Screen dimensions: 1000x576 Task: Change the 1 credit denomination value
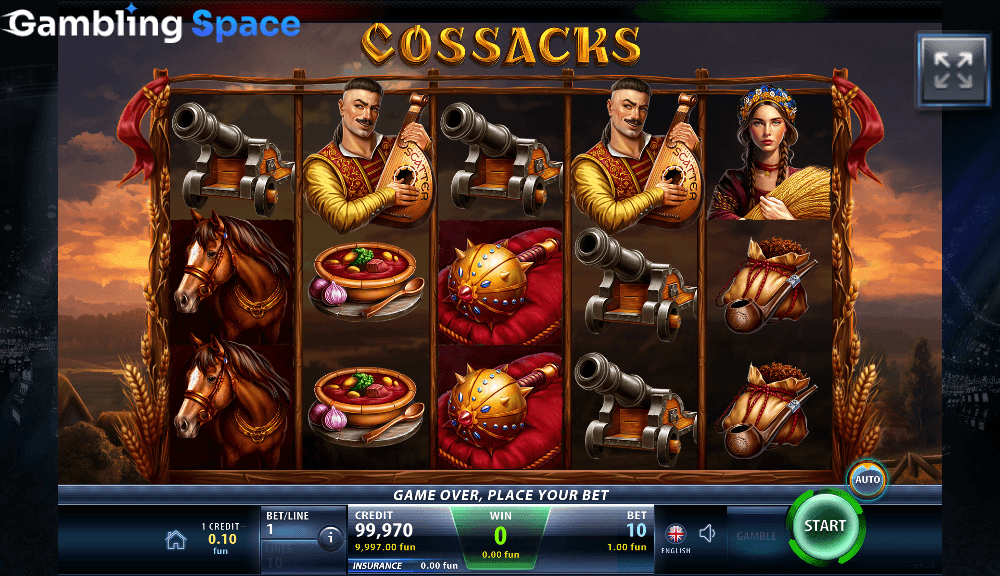tap(222, 538)
